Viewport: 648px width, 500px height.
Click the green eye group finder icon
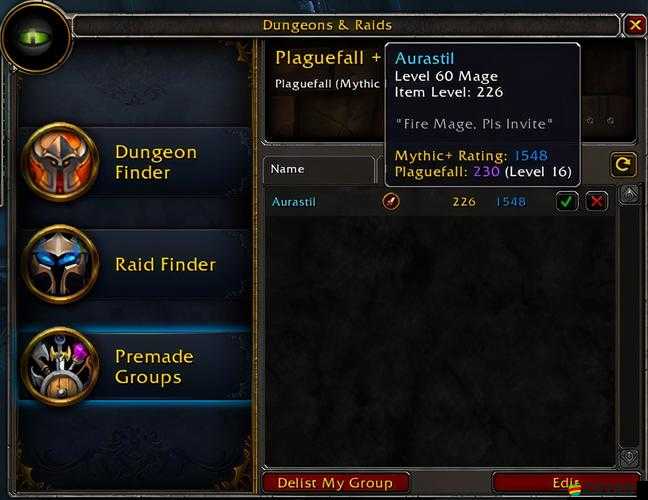[36, 37]
